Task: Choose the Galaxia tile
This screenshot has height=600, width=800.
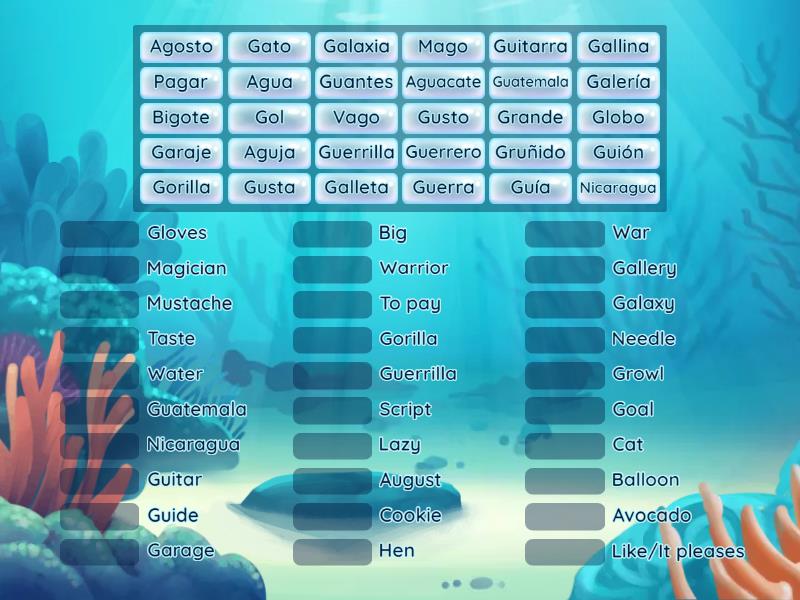Action: click(x=356, y=47)
